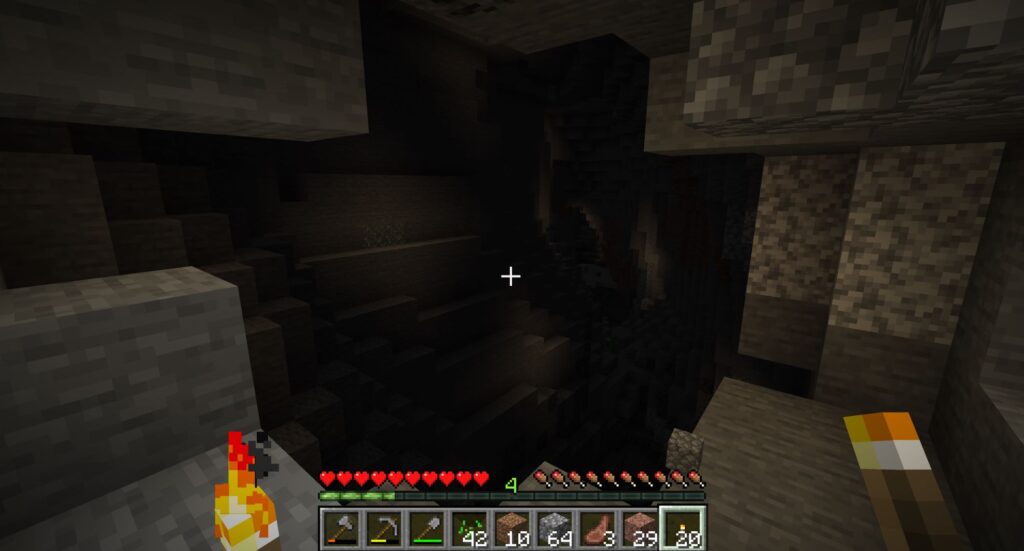This screenshot has width=1024, height=551.
Task: Choose the shovel hotbar slot
Action: [425, 527]
